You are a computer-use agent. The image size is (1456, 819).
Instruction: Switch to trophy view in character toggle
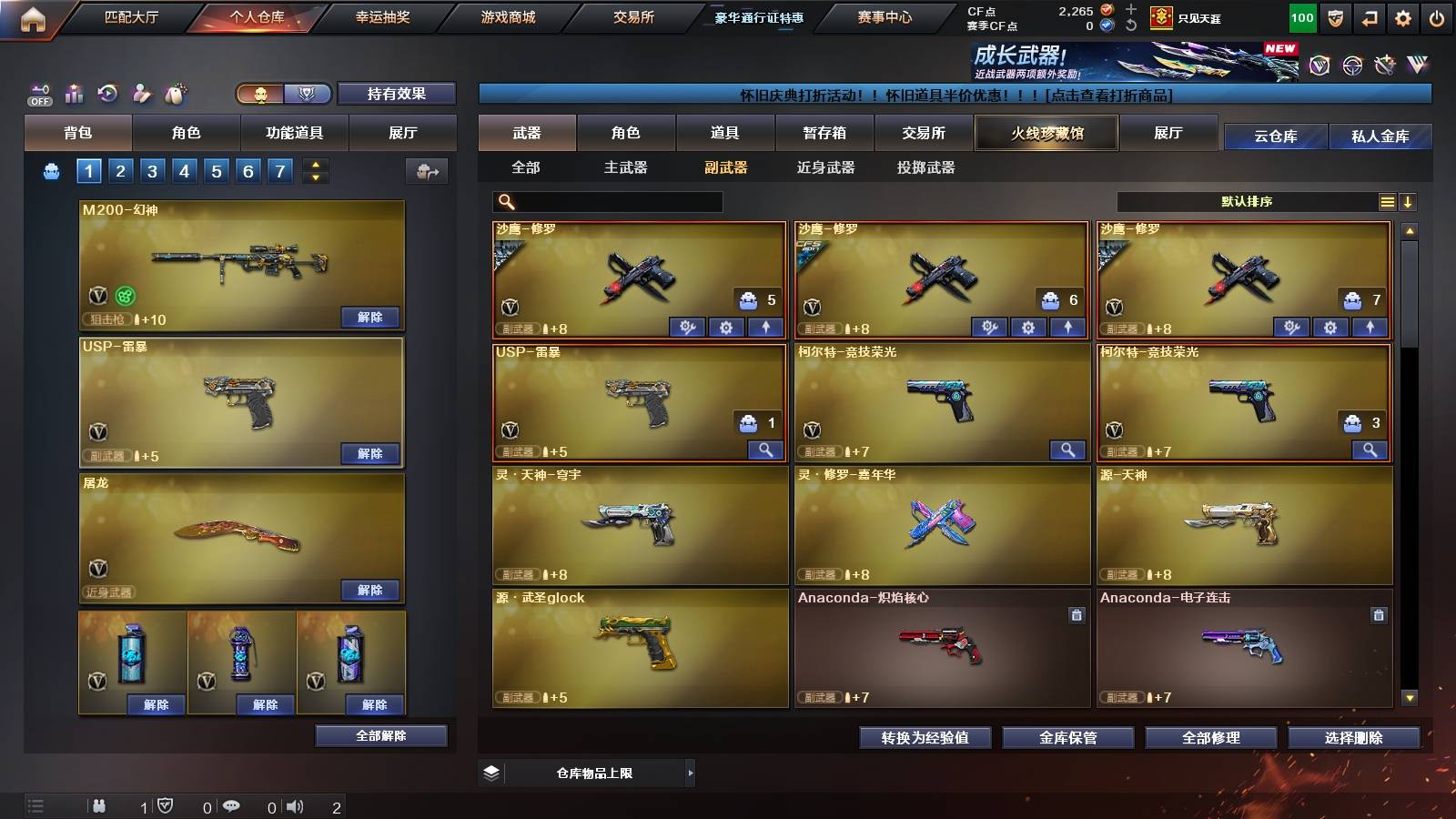[x=308, y=93]
